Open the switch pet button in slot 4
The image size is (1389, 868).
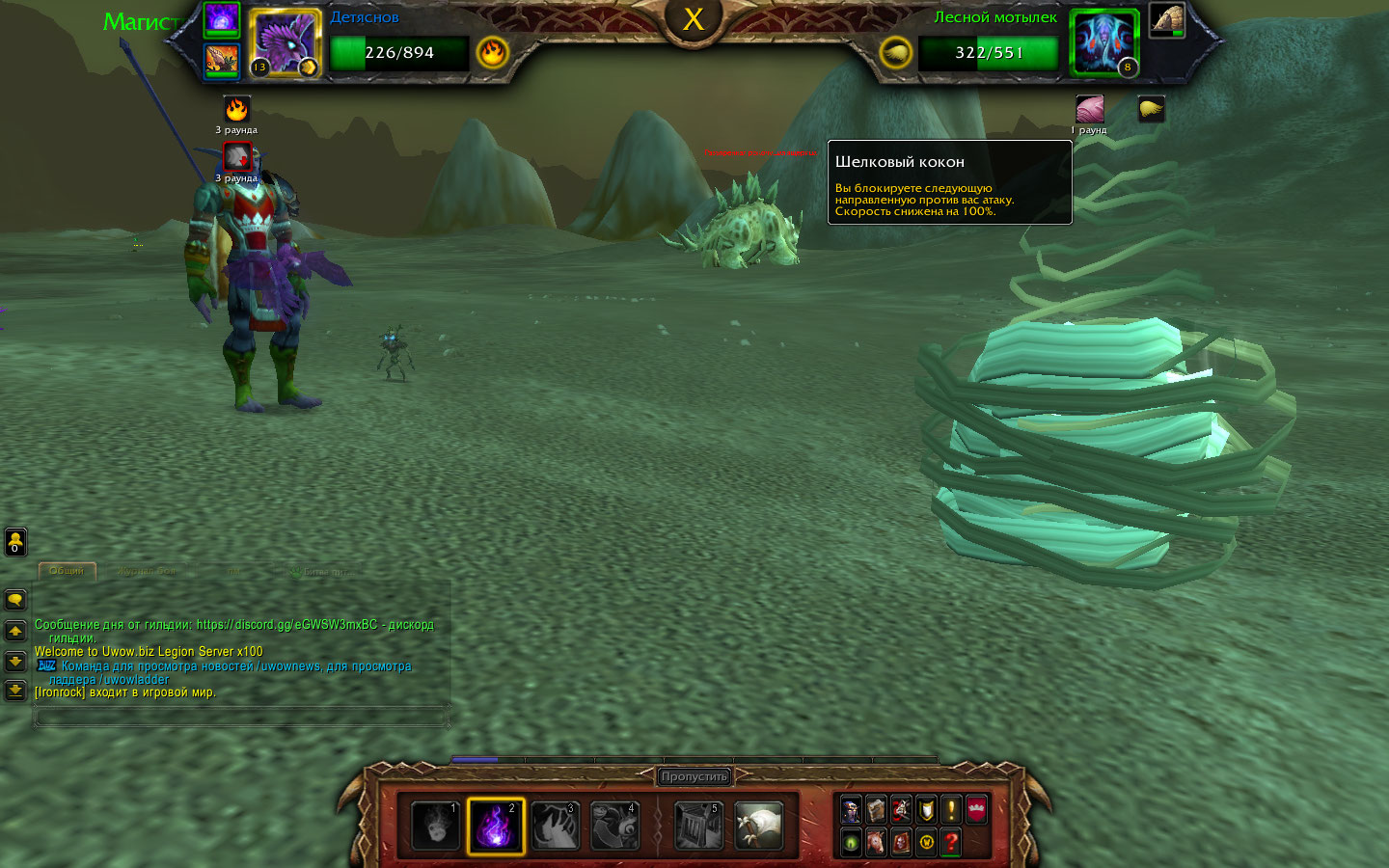[x=614, y=827]
